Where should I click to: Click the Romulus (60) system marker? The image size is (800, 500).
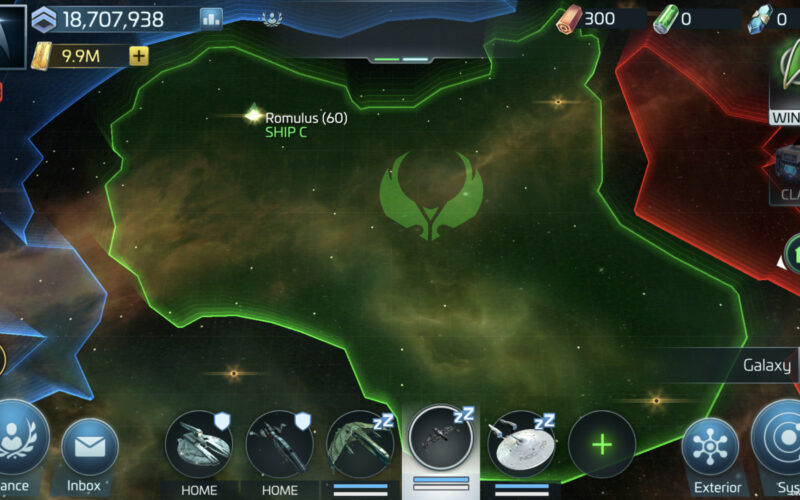pos(254,116)
